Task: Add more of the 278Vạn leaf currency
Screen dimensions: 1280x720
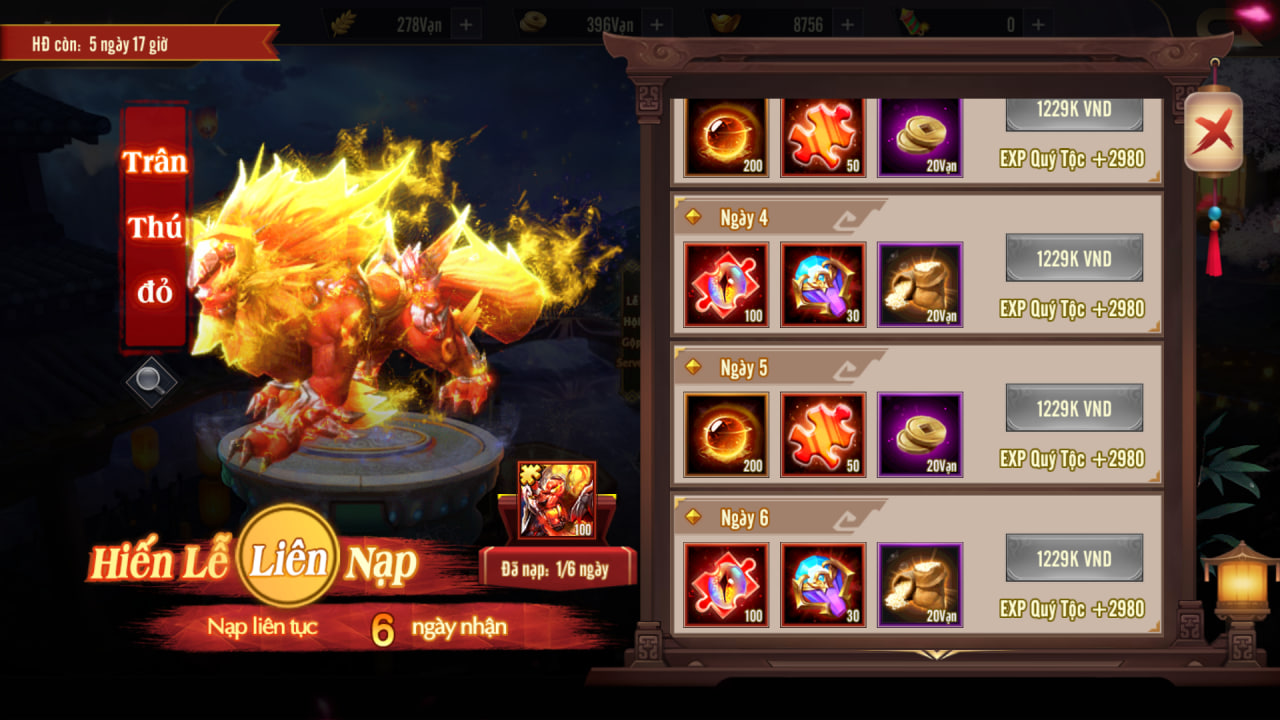Action: point(467,24)
